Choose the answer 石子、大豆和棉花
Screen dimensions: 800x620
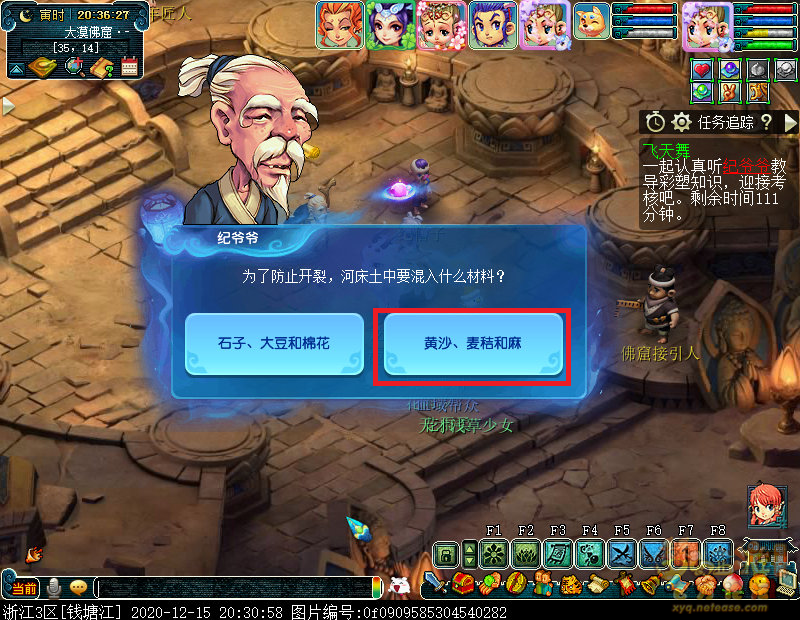[x=273, y=344]
